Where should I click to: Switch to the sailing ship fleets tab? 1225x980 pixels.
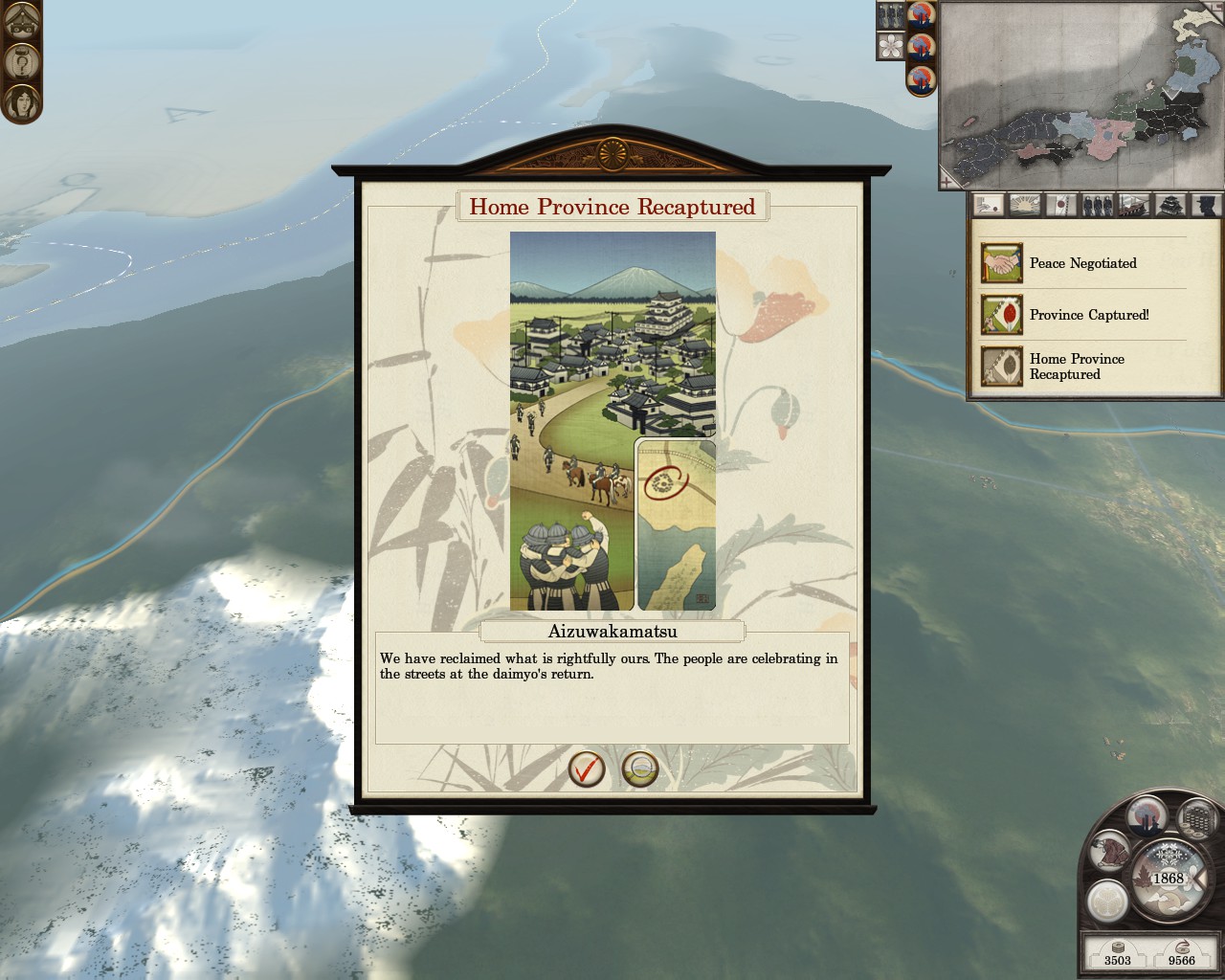[1134, 205]
